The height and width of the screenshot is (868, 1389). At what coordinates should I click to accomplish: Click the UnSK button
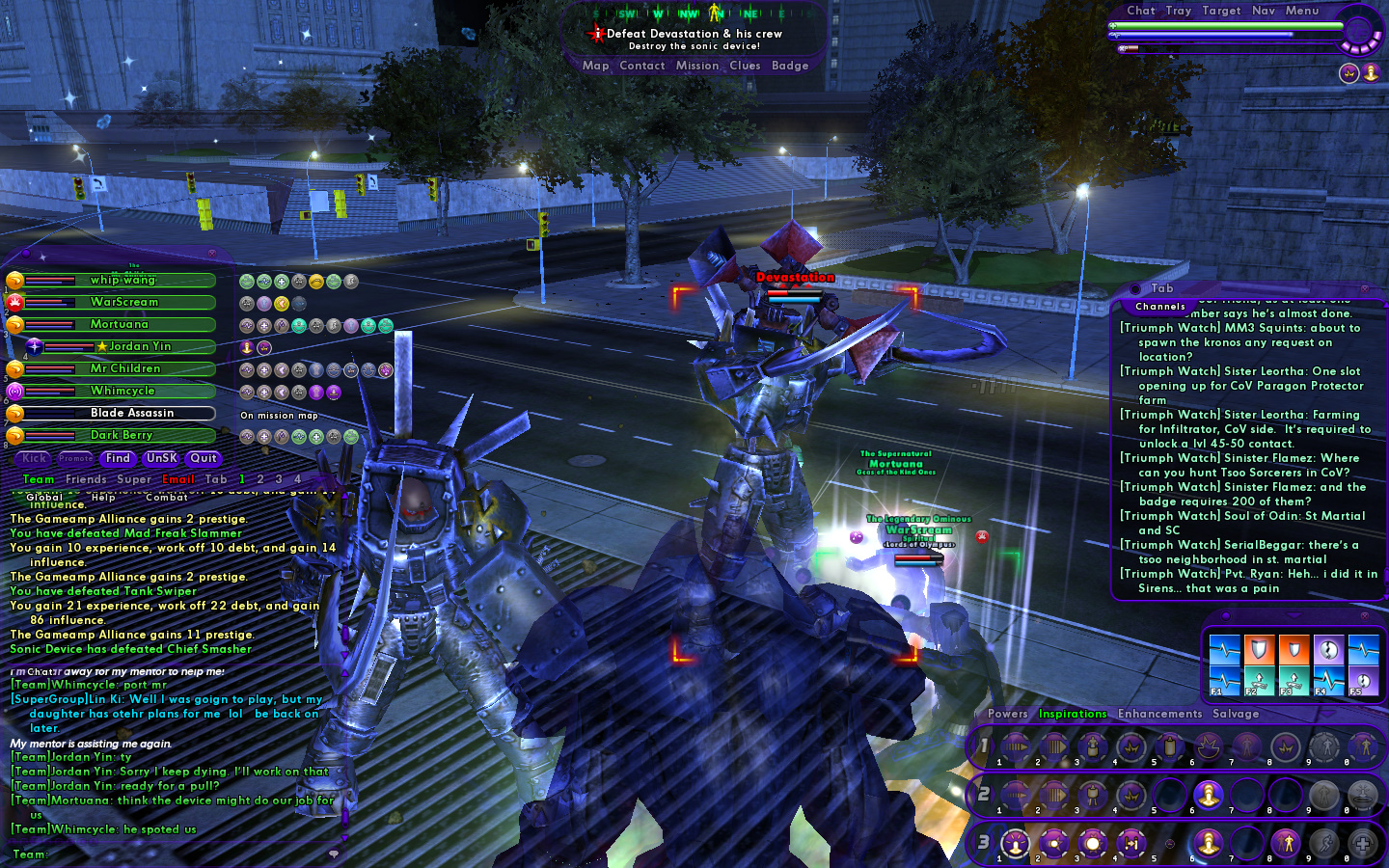[161, 458]
